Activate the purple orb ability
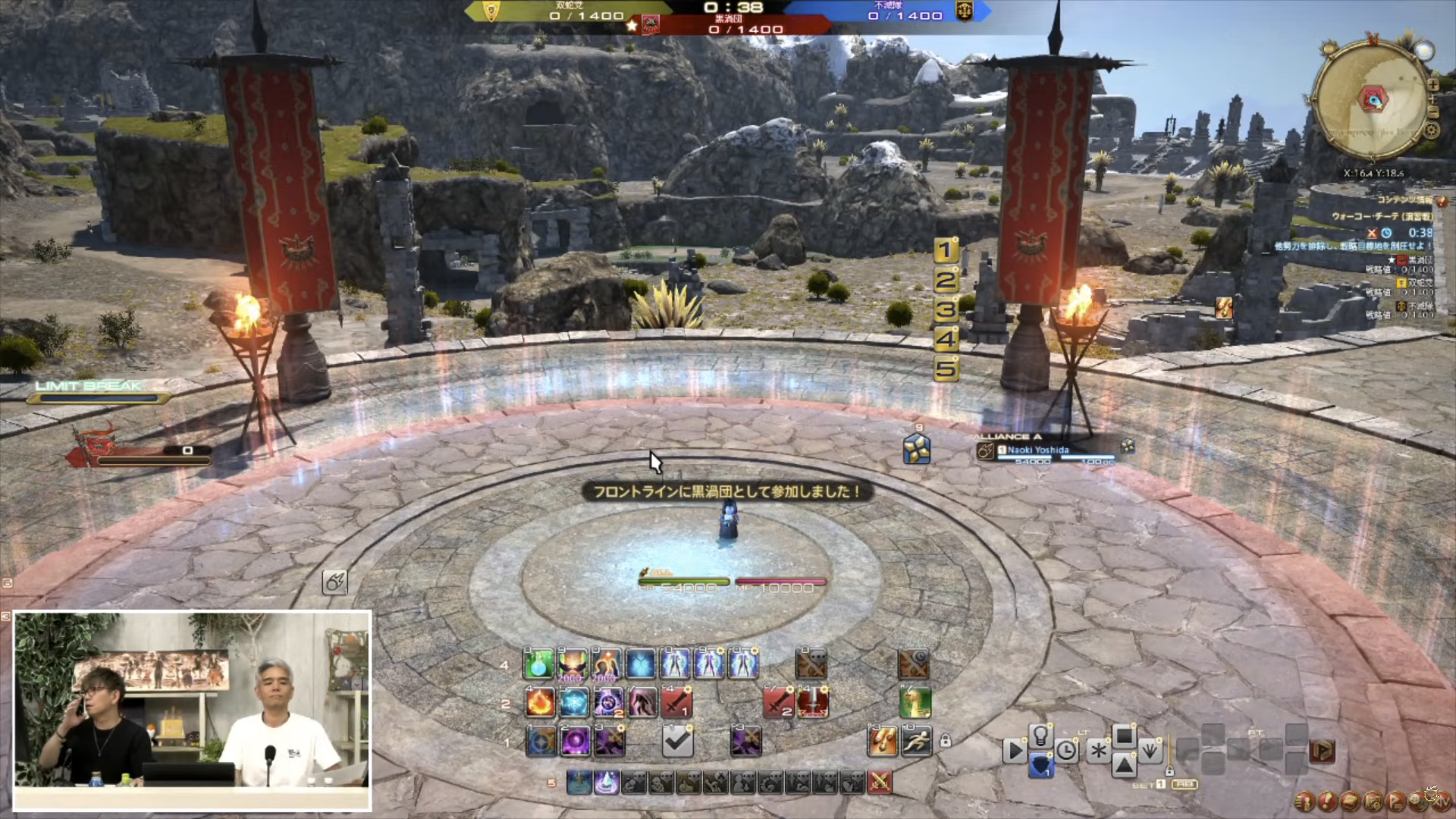1456x819 pixels. point(575,741)
